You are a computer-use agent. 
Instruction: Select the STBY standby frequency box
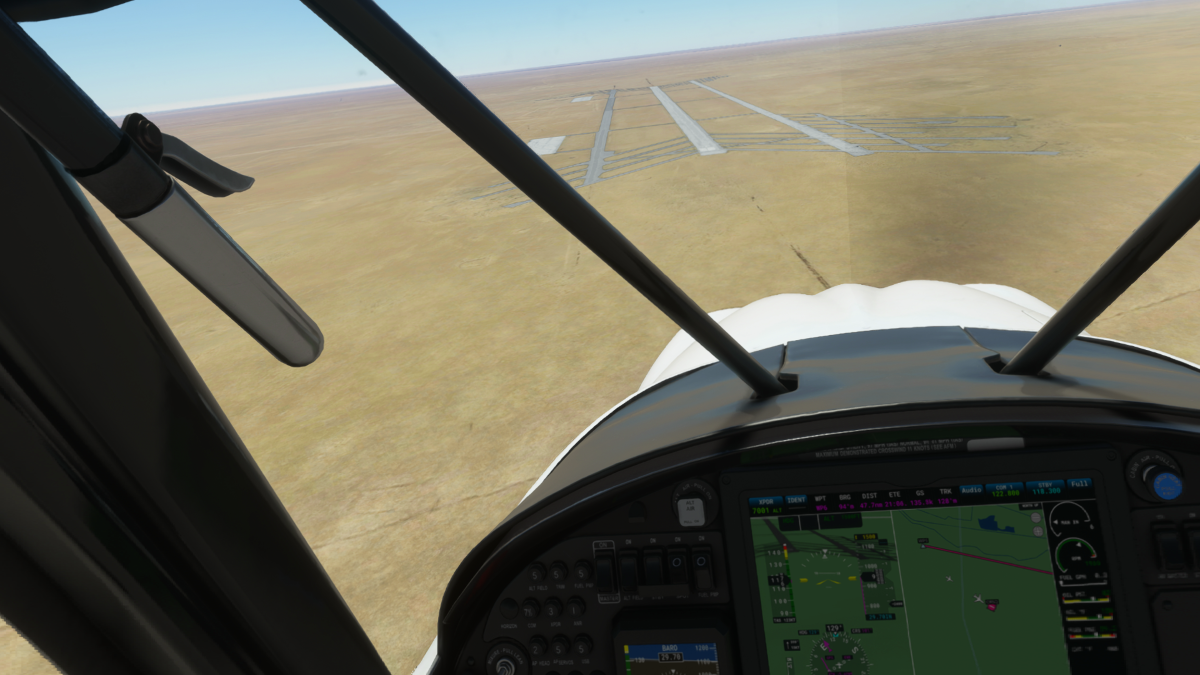pos(1044,487)
